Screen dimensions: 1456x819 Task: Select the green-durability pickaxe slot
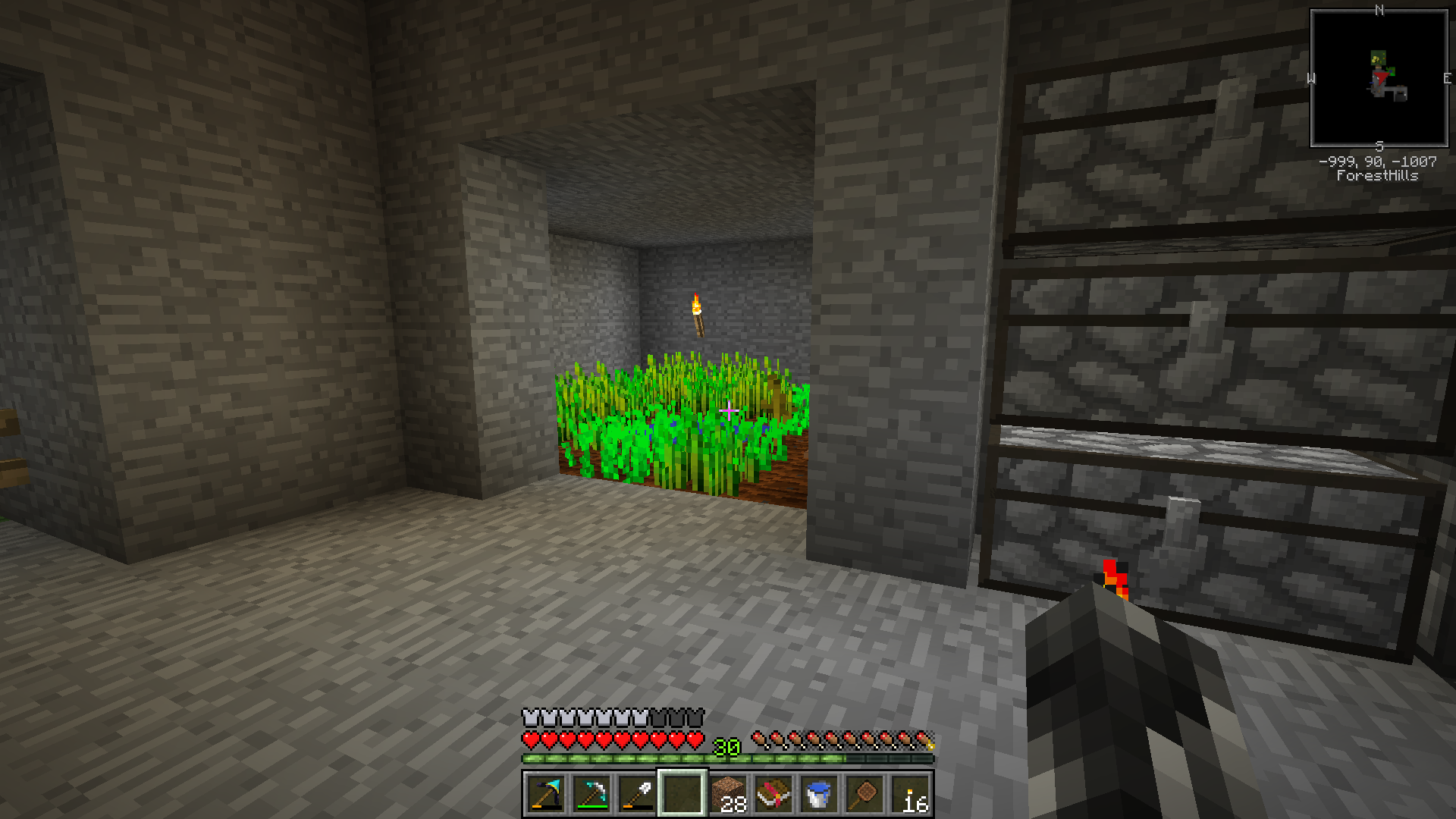click(x=591, y=794)
